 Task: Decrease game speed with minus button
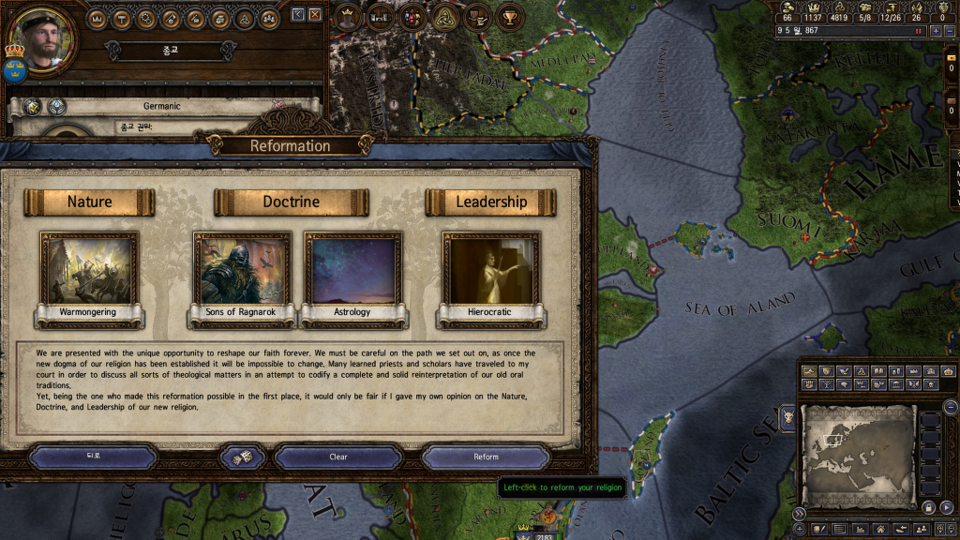pyautogui.click(x=949, y=31)
